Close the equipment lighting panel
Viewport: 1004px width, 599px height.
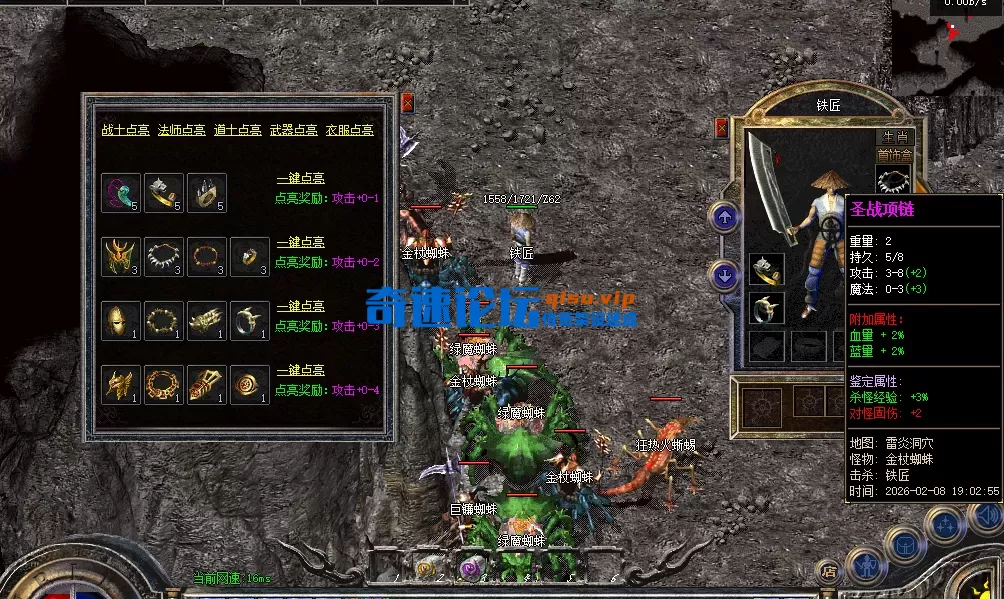pyautogui.click(x=407, y=102)
